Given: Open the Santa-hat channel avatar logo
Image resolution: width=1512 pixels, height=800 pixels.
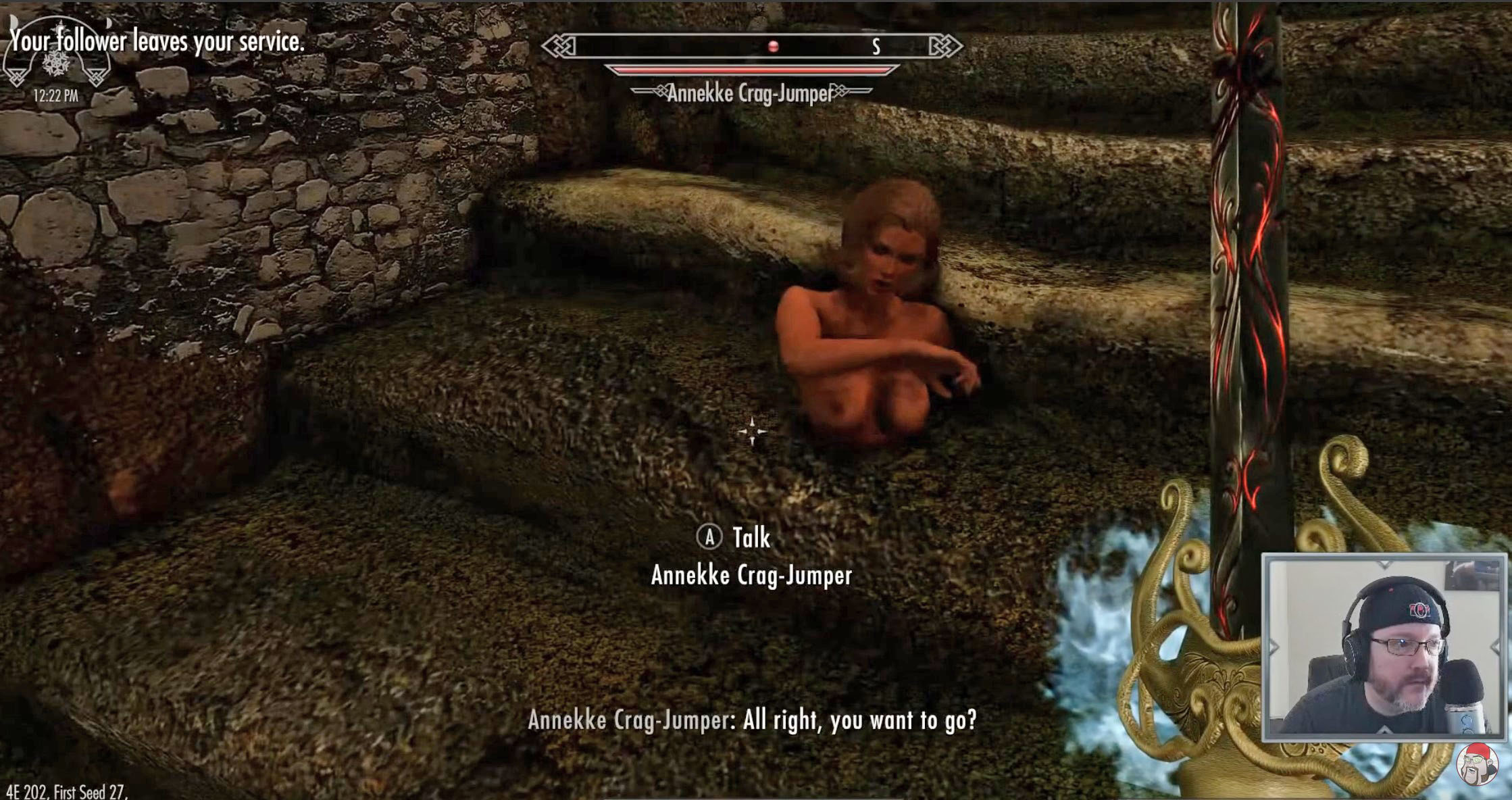Looking at the screenshot, I should coord(1477,765).
